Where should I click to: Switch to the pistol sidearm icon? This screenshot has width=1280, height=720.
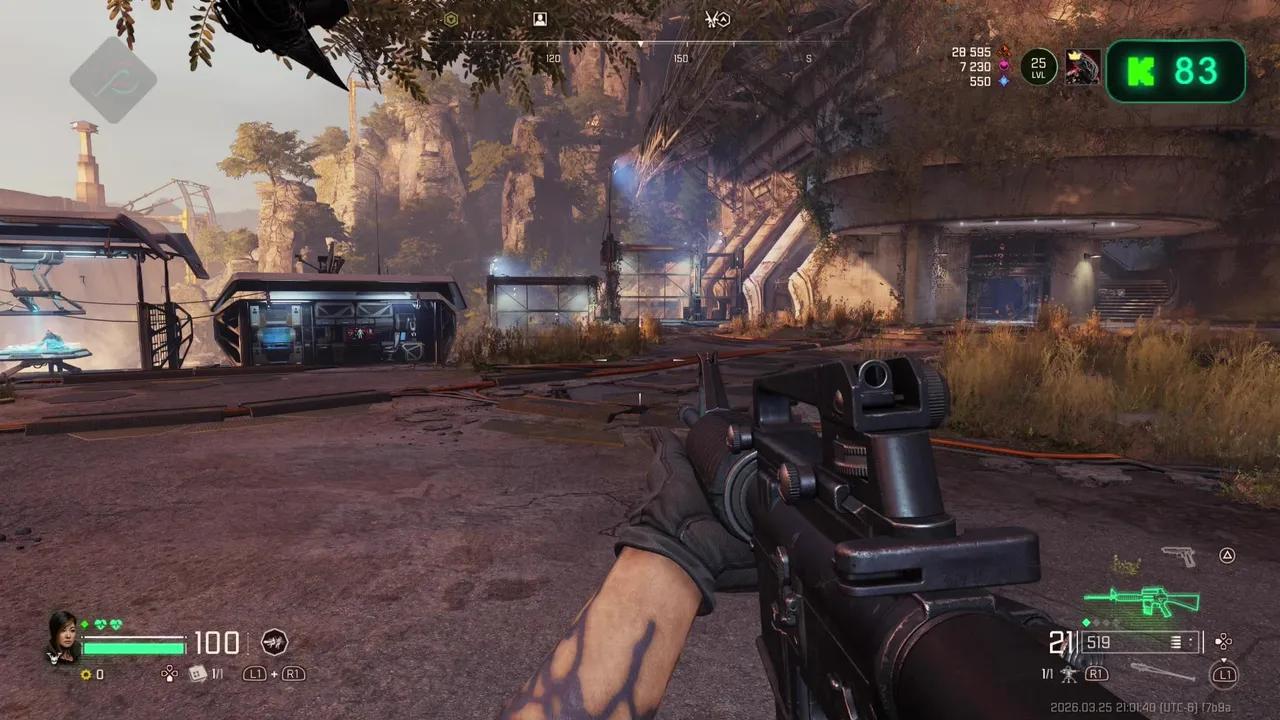[x=1179, y=556]
